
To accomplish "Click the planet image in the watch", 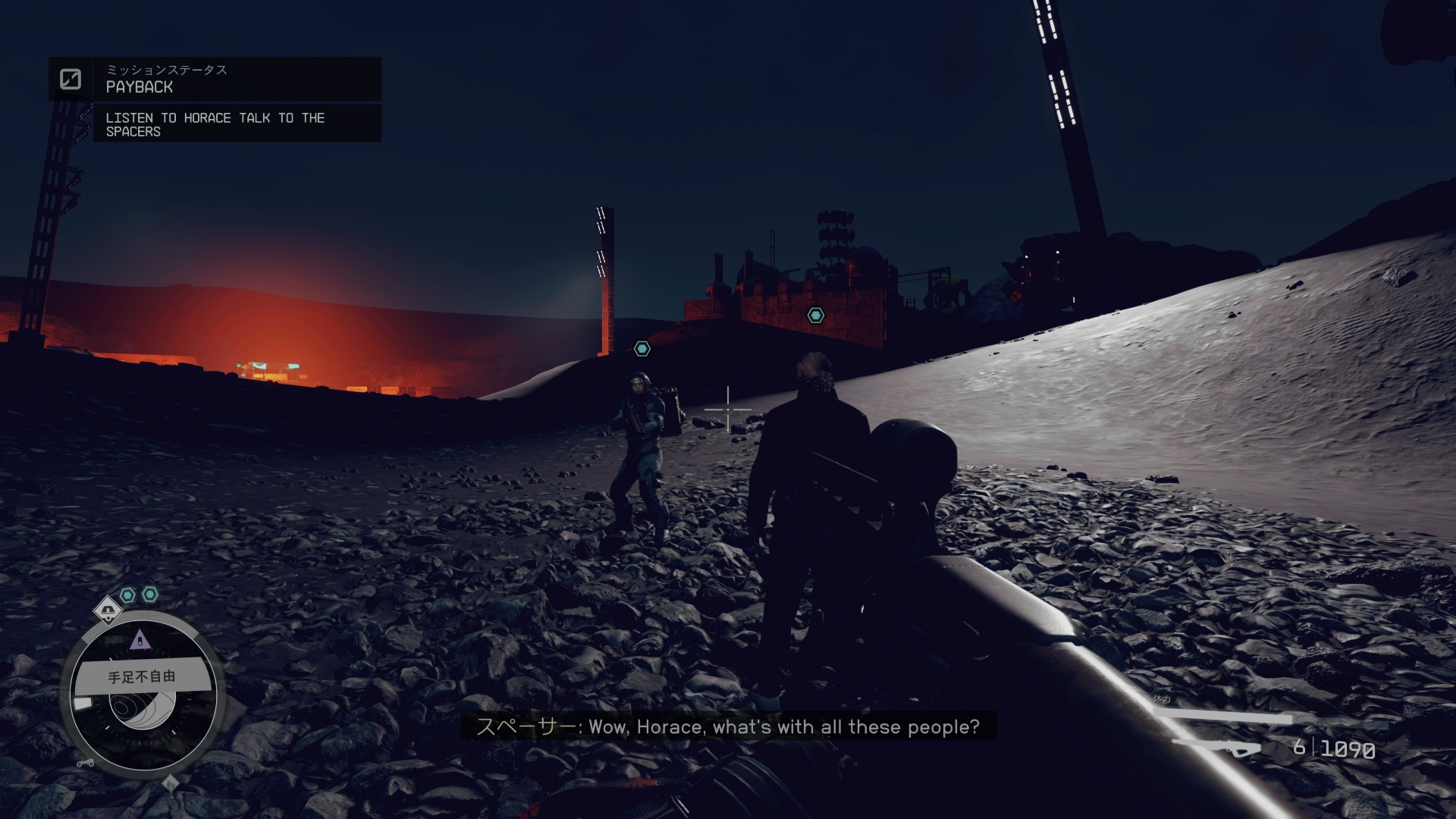I will [x=144, y=711].
